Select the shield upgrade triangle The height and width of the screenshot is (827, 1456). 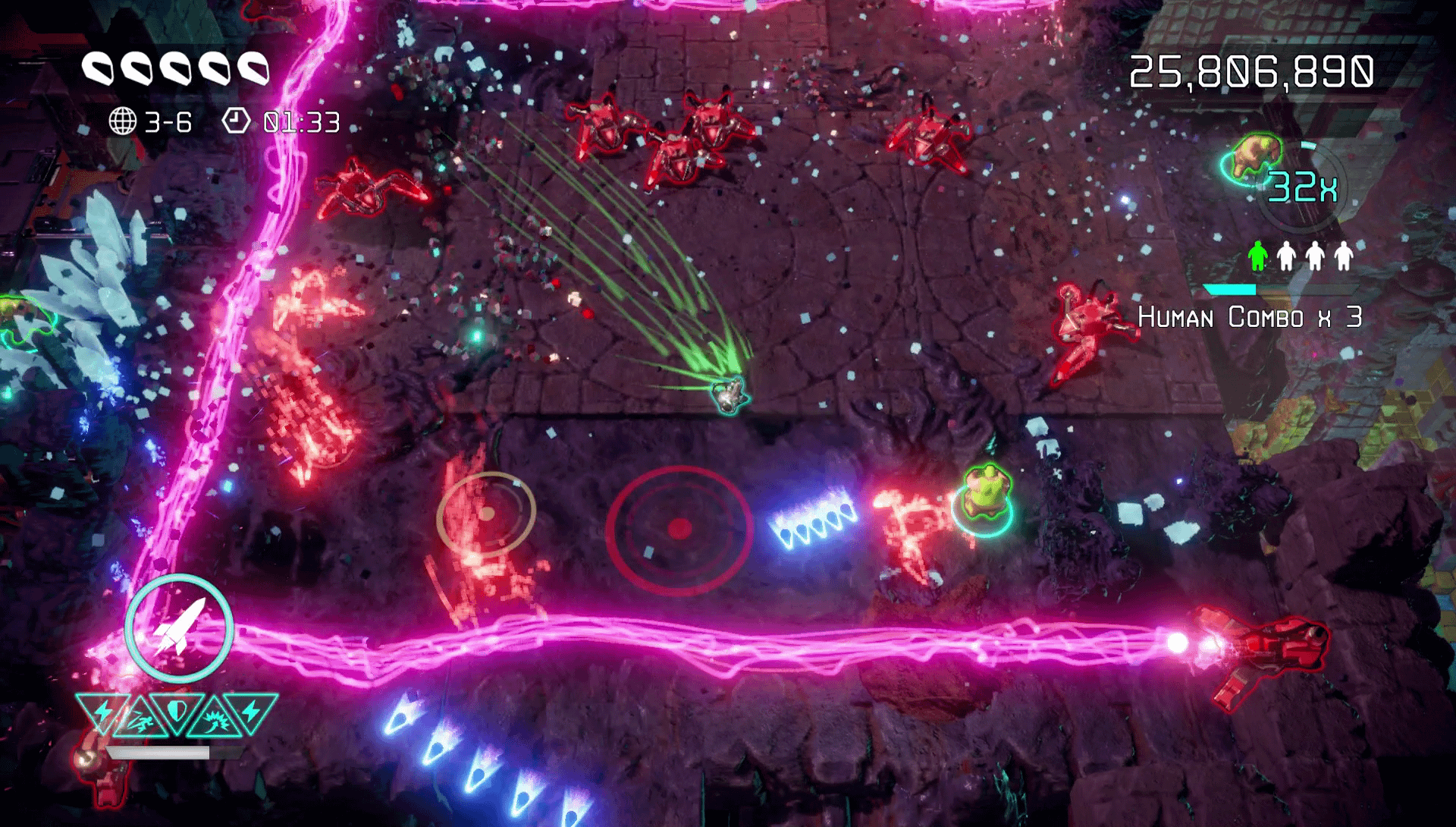tap(177, 711)
